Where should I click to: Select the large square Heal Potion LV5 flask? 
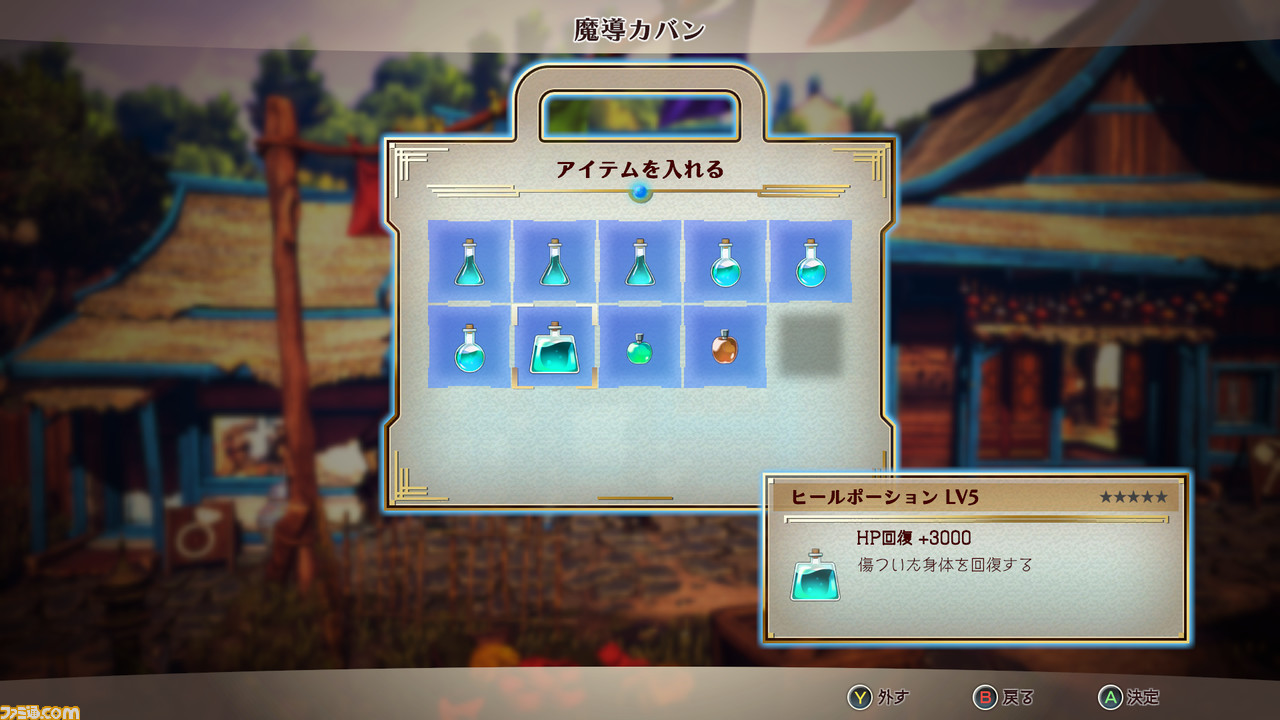pyautogui.click(x=555, y=347)
